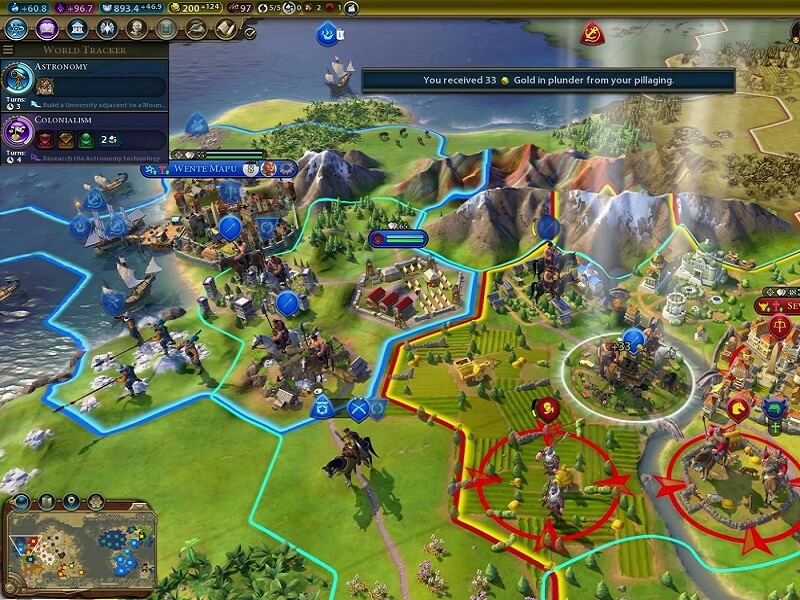Open the Civics Tree button
This screenshot has width=800, height=600.
(46, 29)
